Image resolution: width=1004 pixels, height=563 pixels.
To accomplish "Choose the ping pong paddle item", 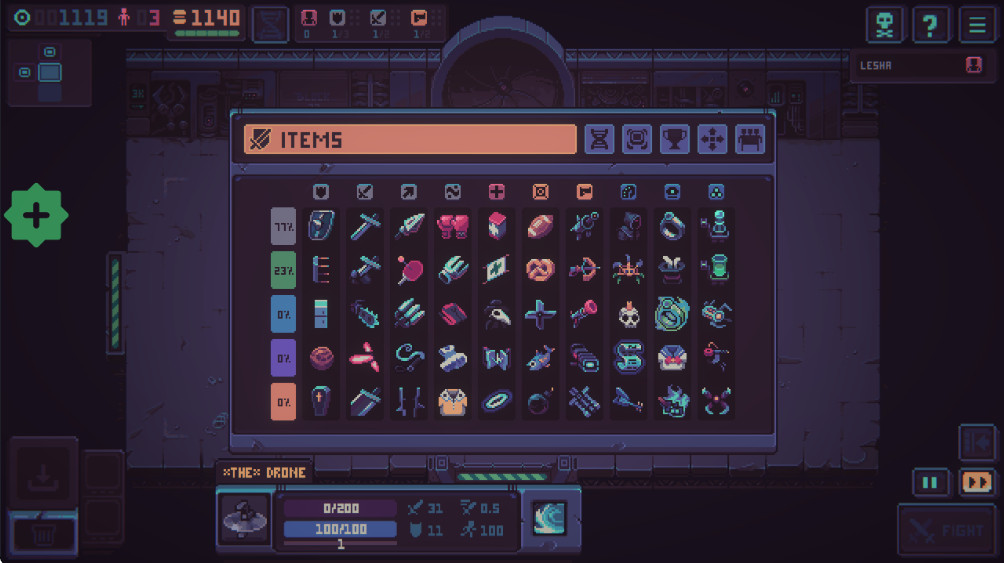I will point(408,270).
